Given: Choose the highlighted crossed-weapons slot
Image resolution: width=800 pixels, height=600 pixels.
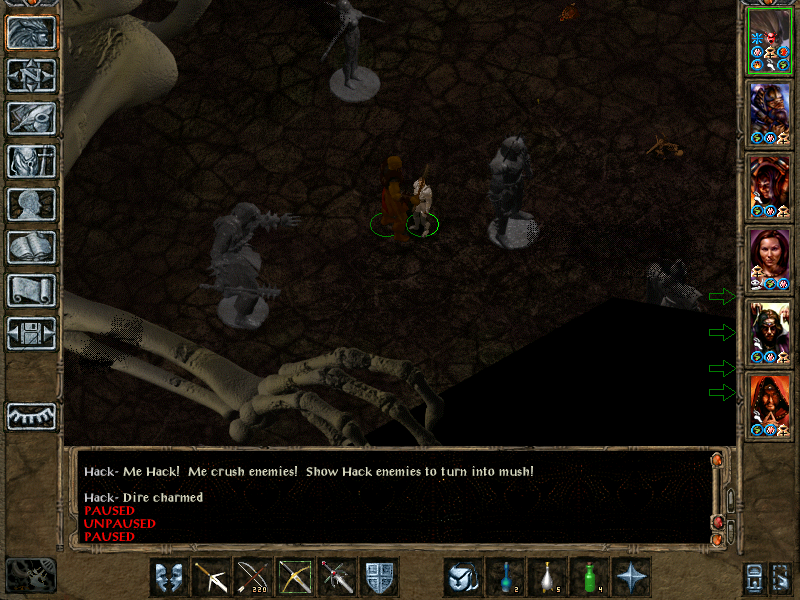Looking at the screenshot, I should (295, 577).
